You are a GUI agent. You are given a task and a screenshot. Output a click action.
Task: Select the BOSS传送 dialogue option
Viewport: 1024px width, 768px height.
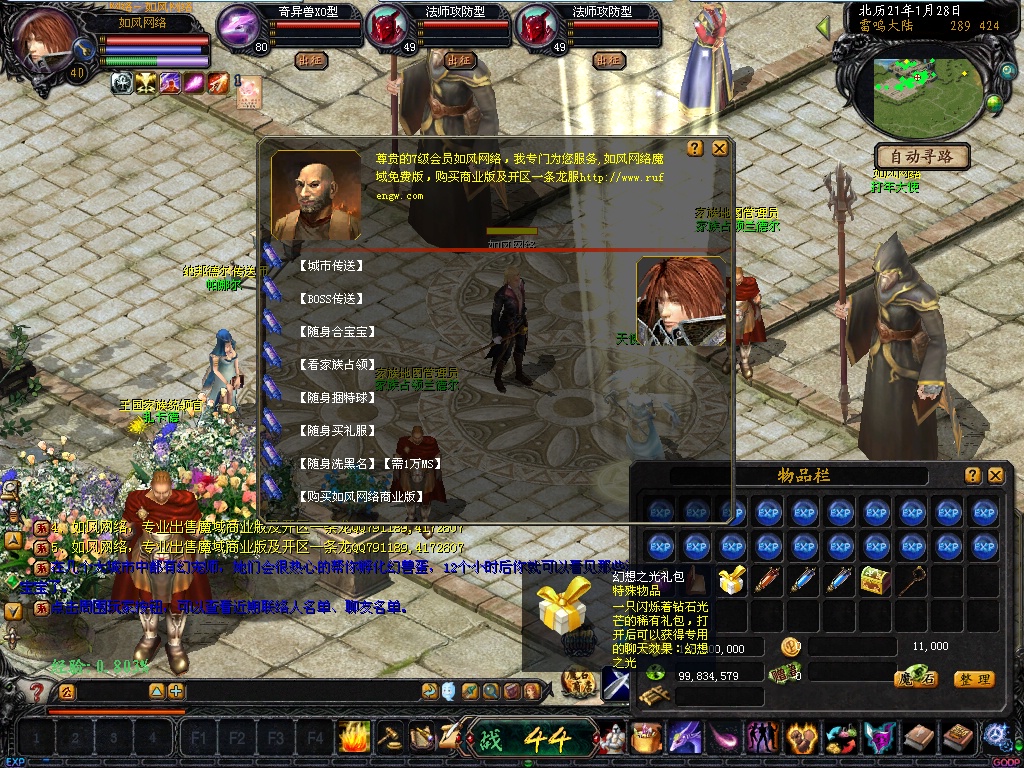pyautogui.click(x=331, y=299)
